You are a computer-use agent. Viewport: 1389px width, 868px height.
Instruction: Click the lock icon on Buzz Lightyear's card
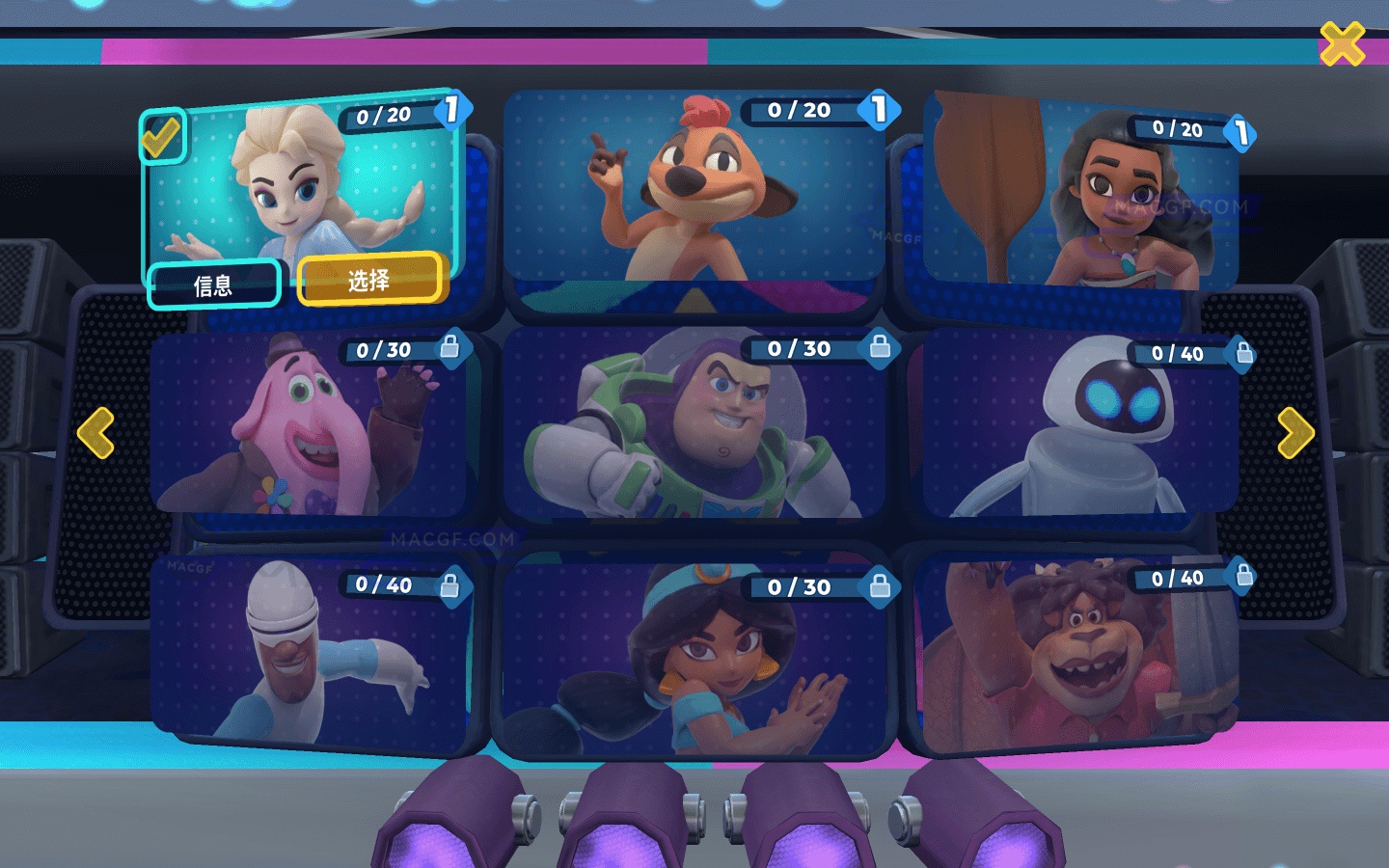pos(879,350)
